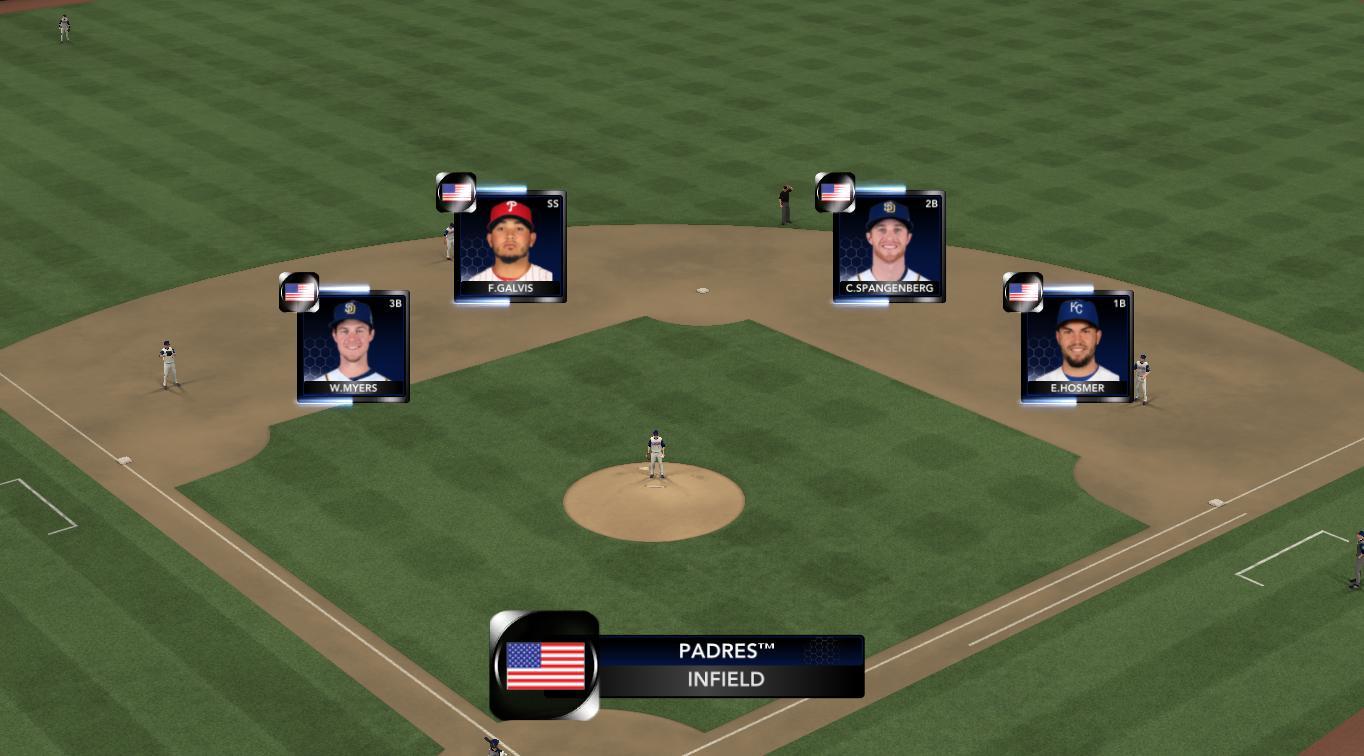The image size is (1364, 756).
Task: Pick the C. Spangenberg second base card
Action: [x=889, y=246]
